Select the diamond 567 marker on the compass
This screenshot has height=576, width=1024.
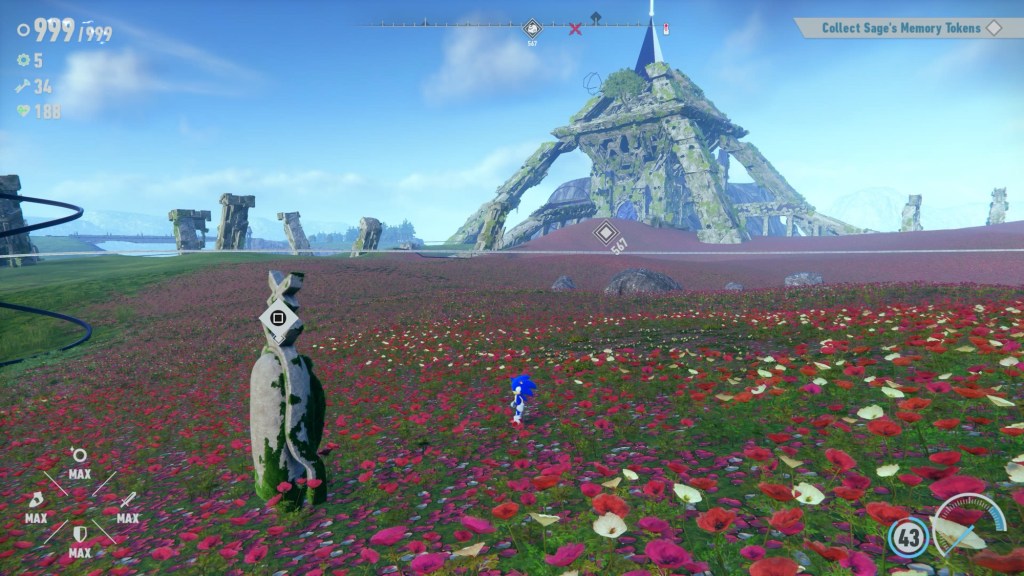[533, 29]
